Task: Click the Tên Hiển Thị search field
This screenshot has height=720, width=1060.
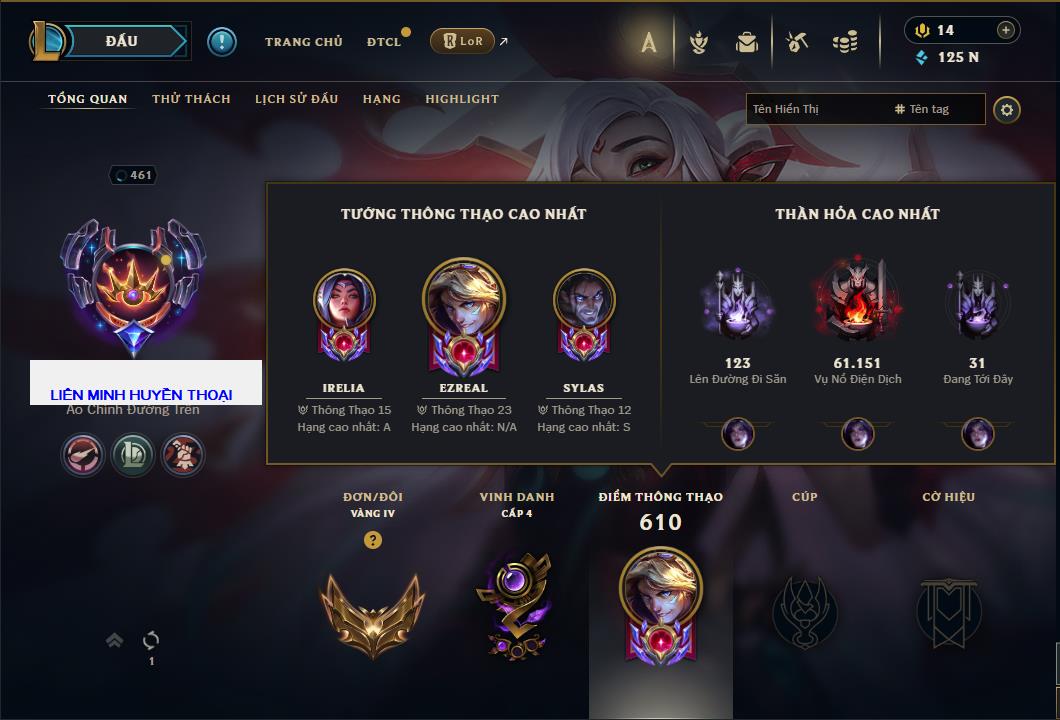Action: (x=815, y=109)
